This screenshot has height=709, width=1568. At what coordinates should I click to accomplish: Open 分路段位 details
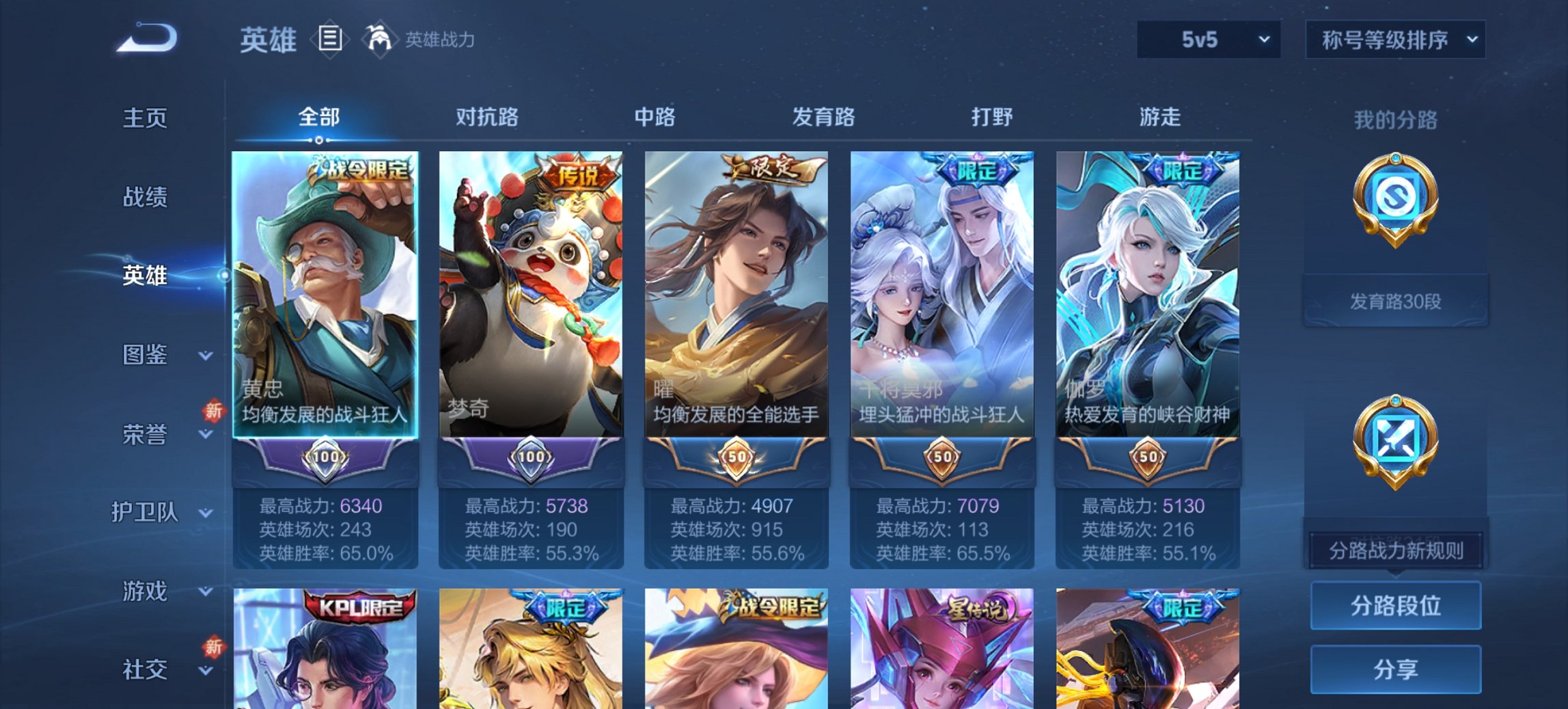coord(1397,605)
